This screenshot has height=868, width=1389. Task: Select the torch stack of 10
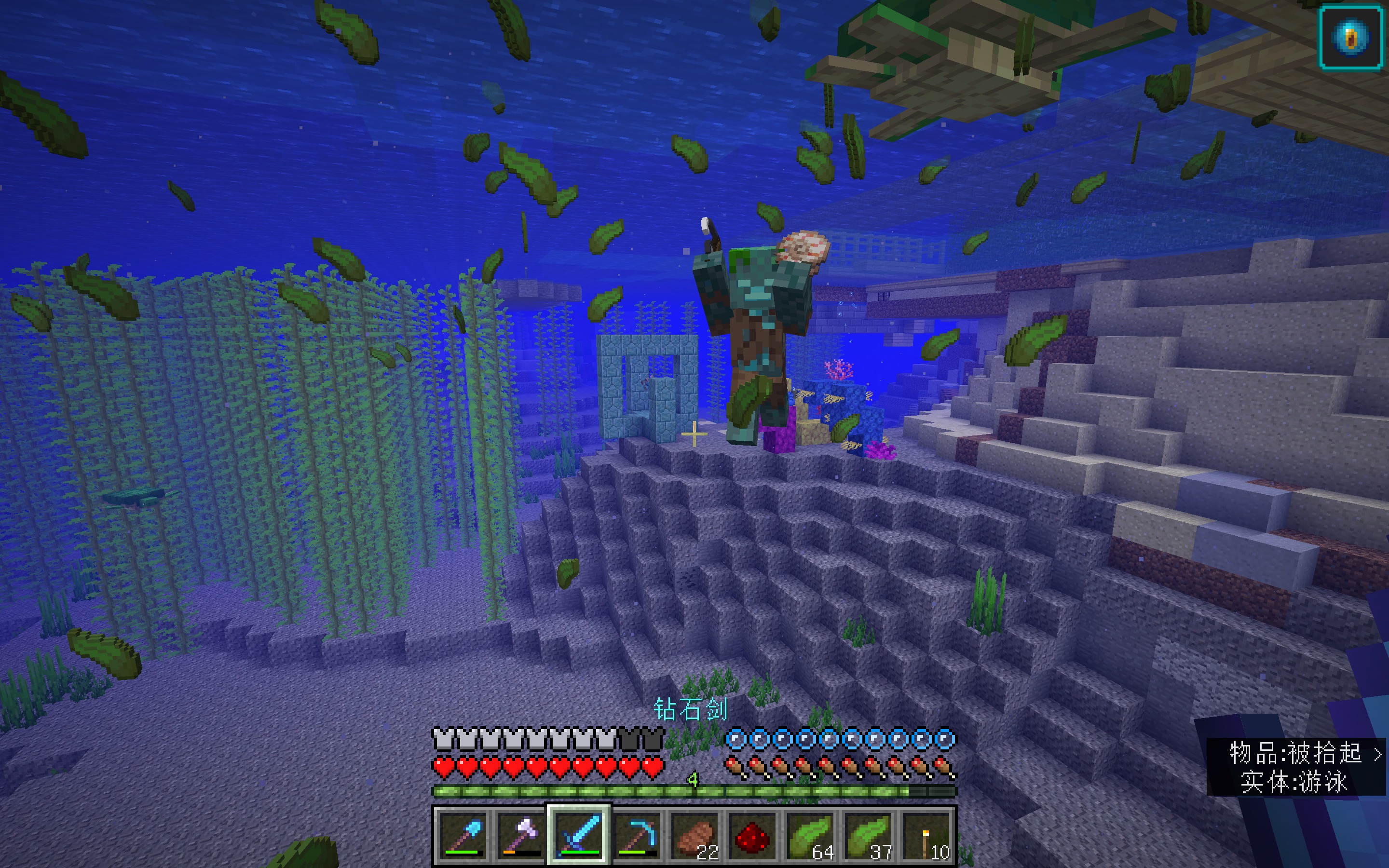926,835
